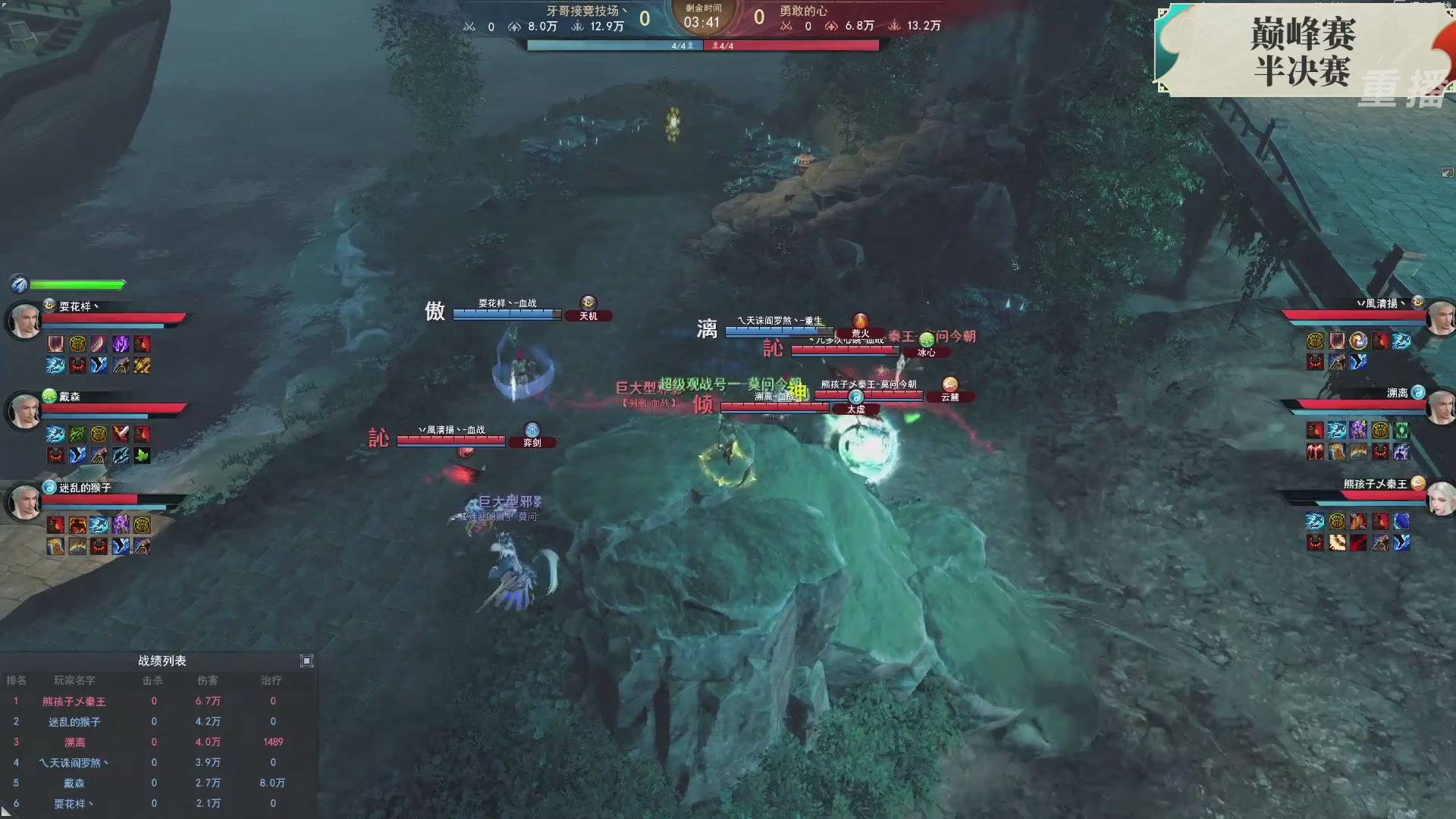This screenshot has height=819, width=1456.
Task: Click the 4/4 team members progress bar
Action: [x=701, y=45]
